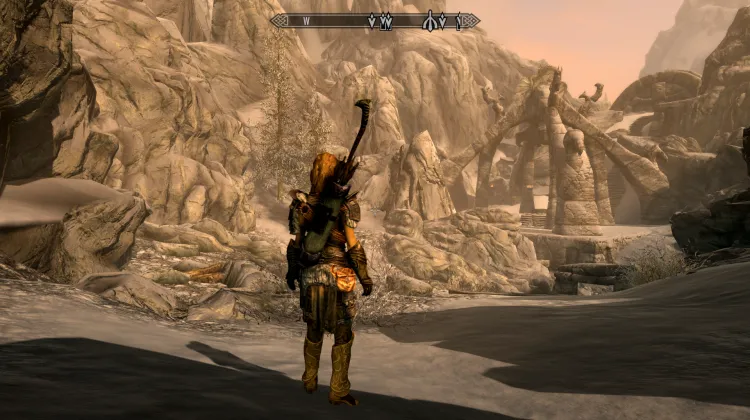Select the W west heading on compass
This screenshot has width=750, height=420.
[x=307, y=20]
